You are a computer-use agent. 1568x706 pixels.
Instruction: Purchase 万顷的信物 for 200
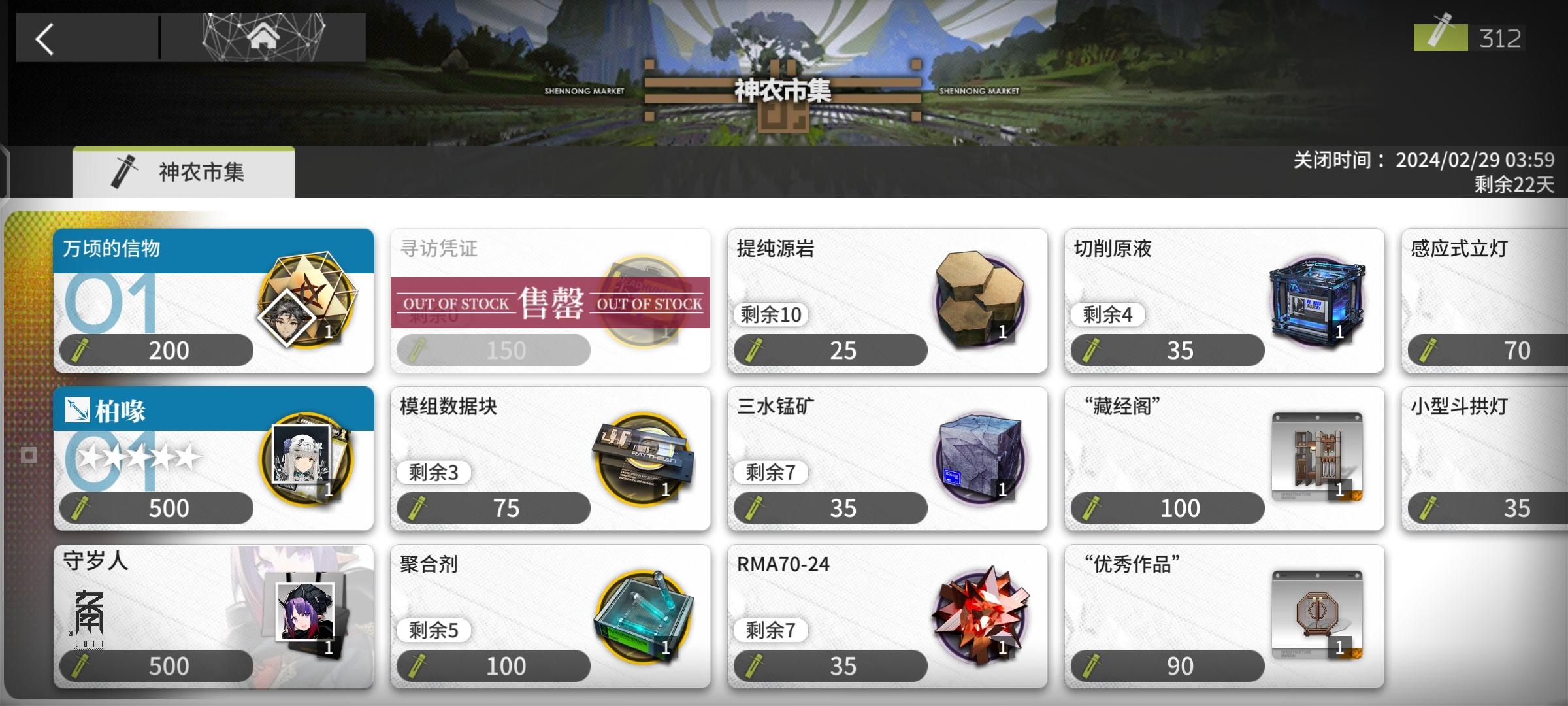[157, 350]
